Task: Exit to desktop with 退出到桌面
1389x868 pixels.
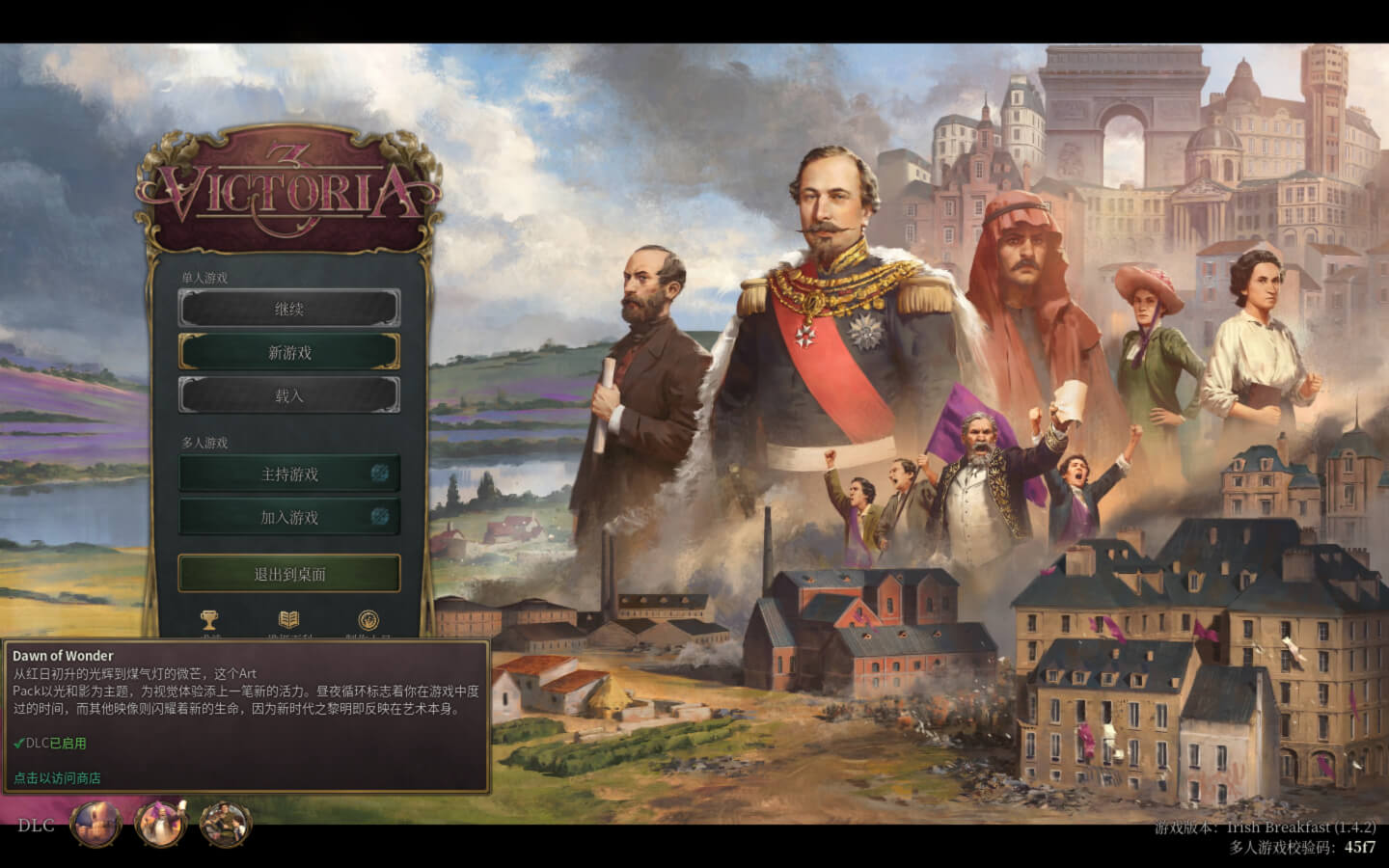Action: (x=288, y=574)
